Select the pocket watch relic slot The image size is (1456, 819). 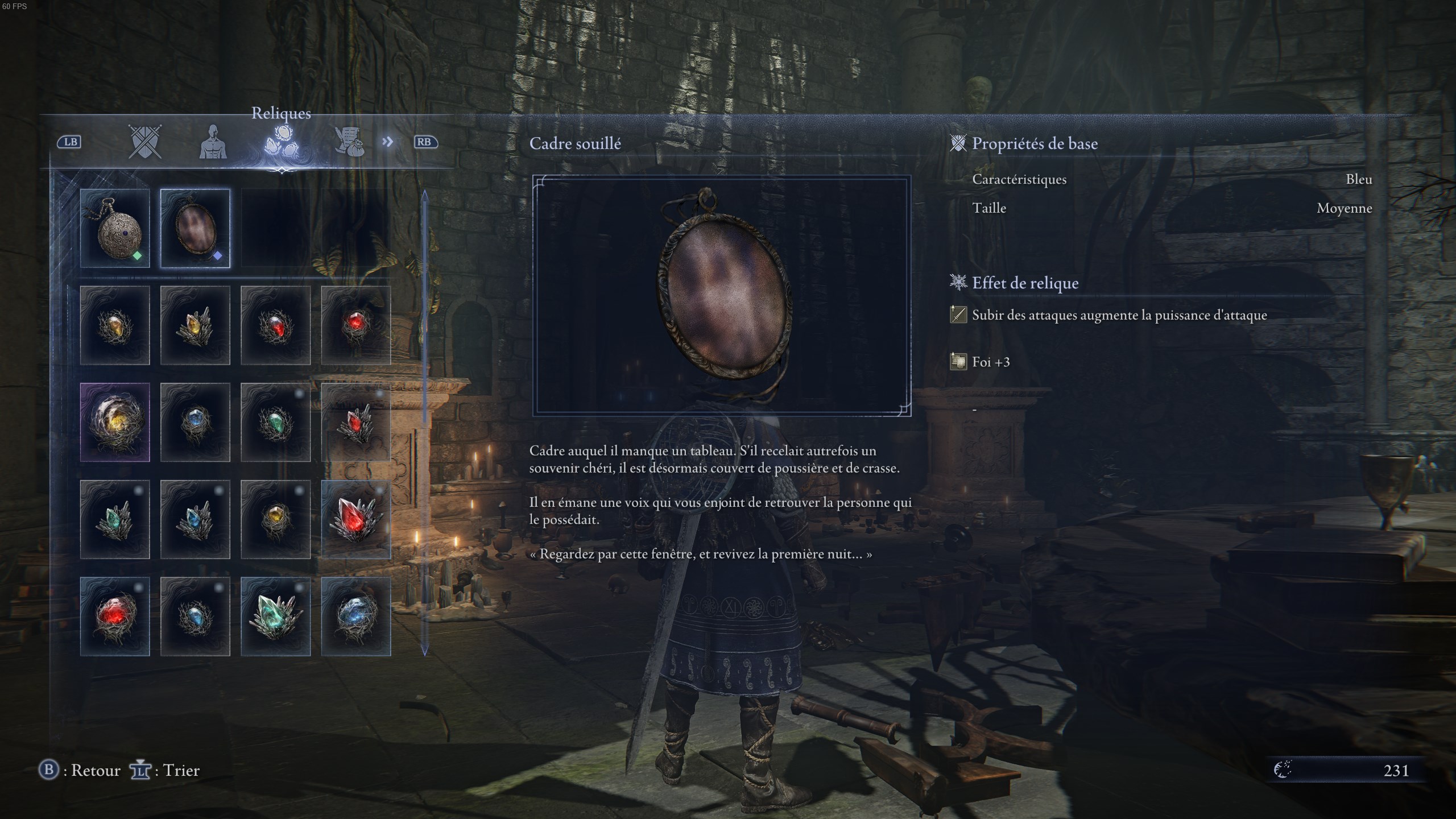[x=115, y=228]
